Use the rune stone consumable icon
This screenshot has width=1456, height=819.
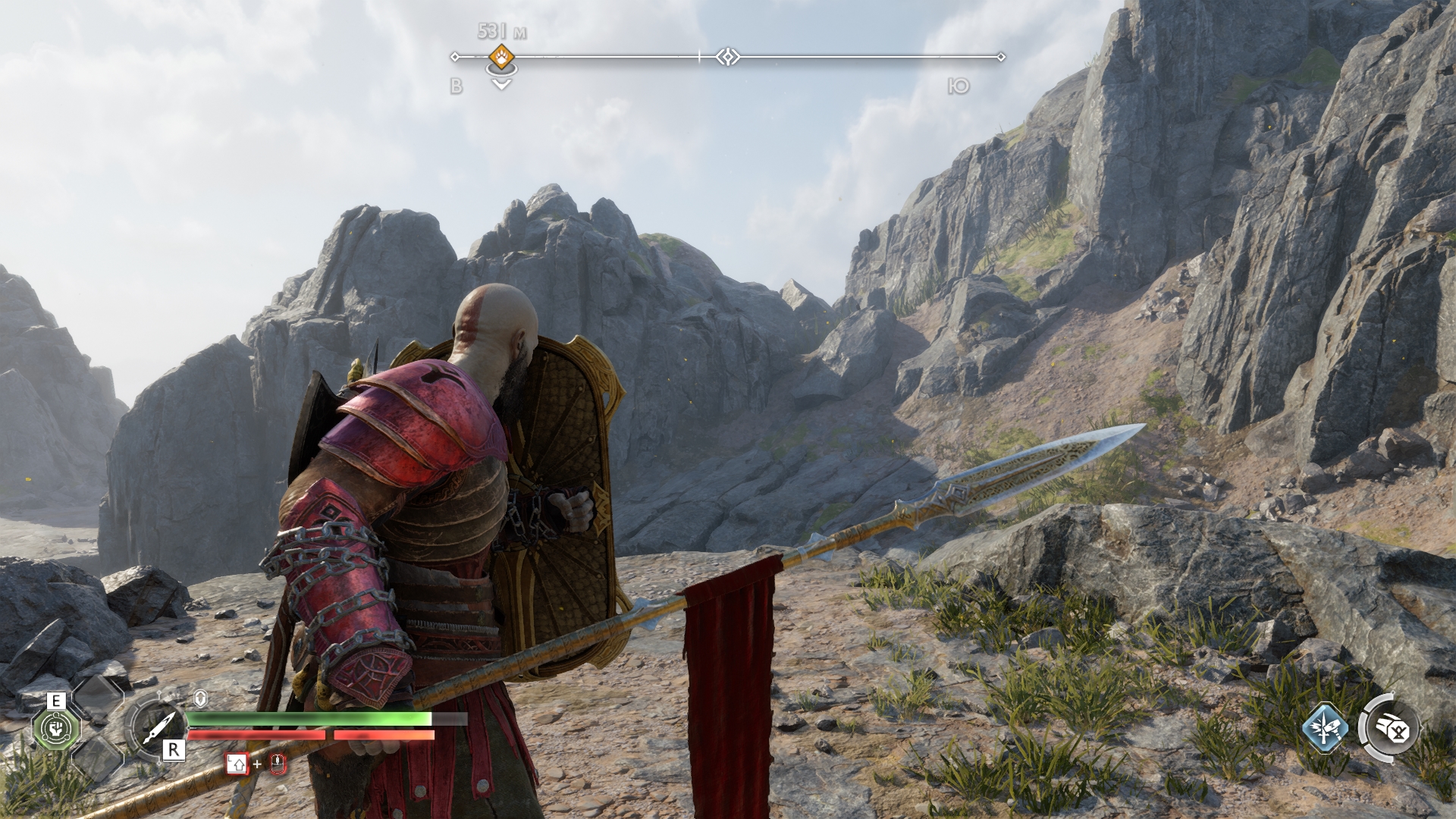pos(1392,730)
